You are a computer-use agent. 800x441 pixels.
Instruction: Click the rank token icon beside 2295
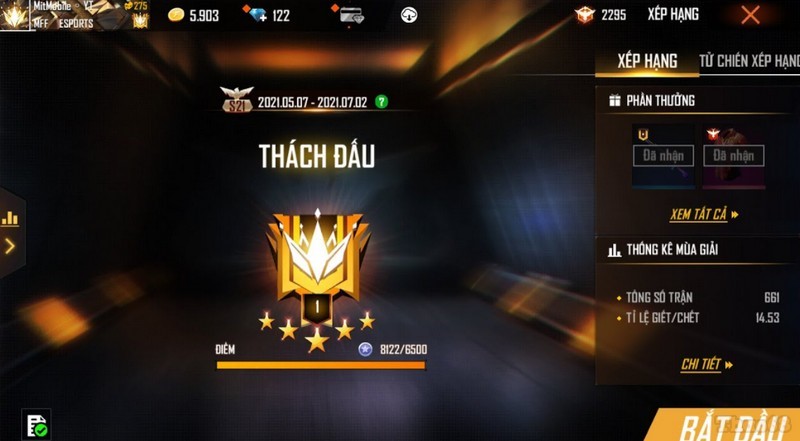[584, 15]
